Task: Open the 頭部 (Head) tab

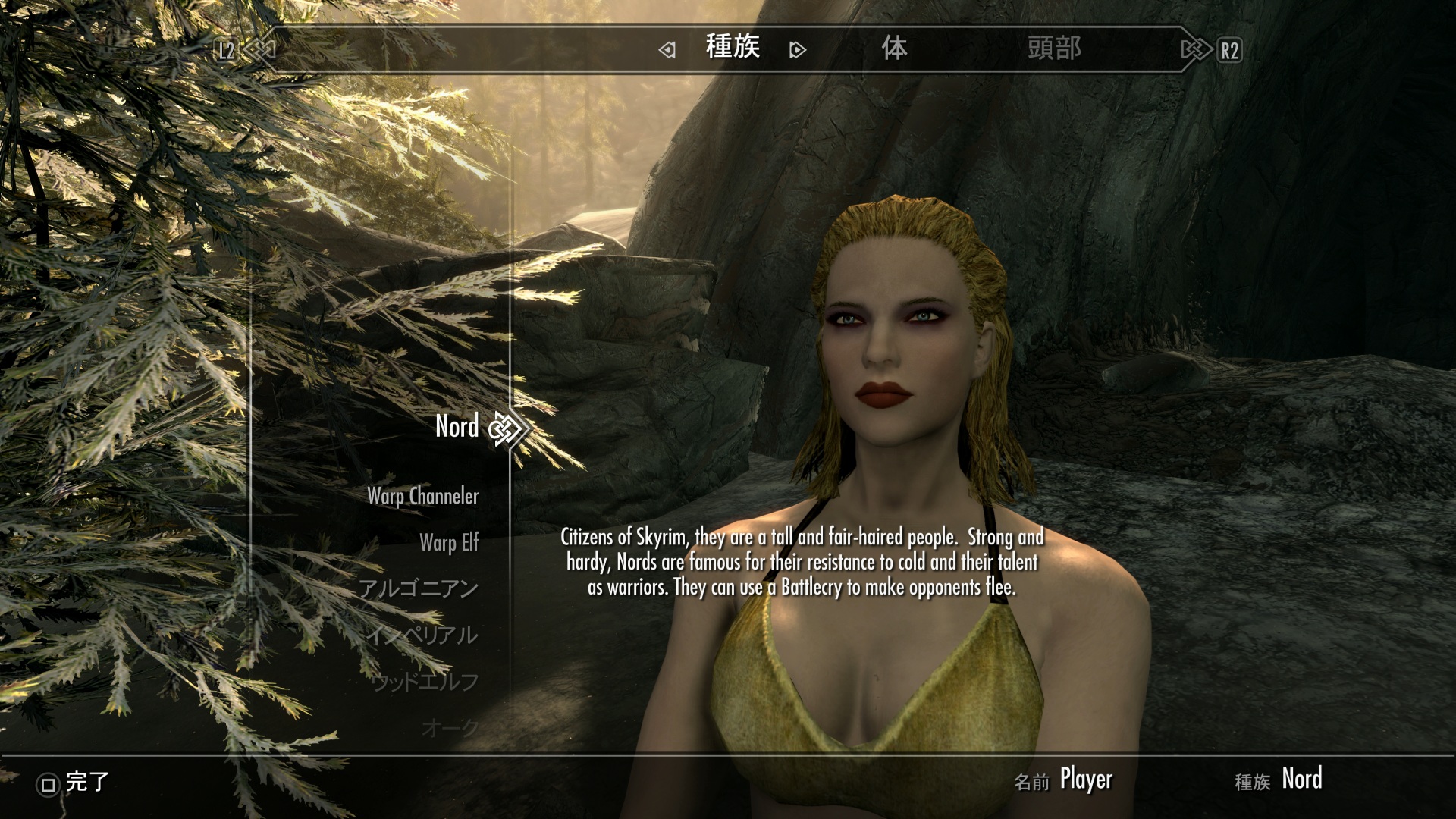Action: point(1053,49)
